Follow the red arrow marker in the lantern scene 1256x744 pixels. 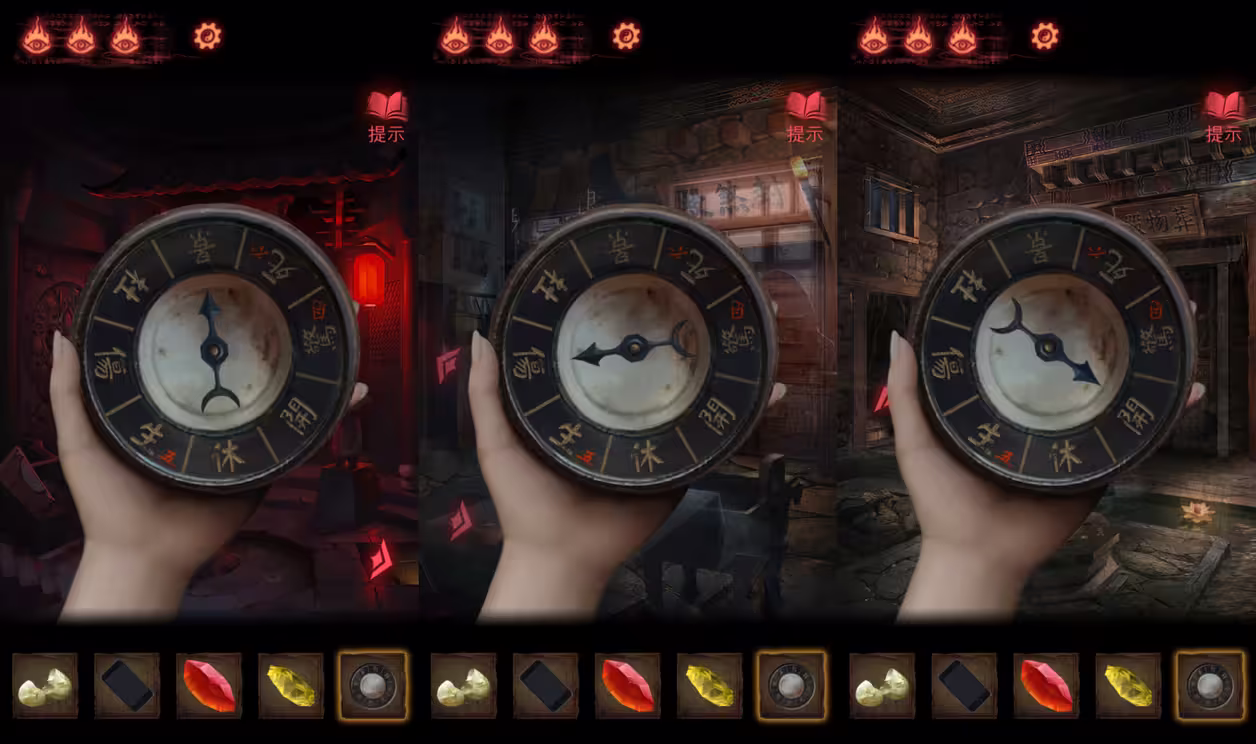[x=380, y=558]
